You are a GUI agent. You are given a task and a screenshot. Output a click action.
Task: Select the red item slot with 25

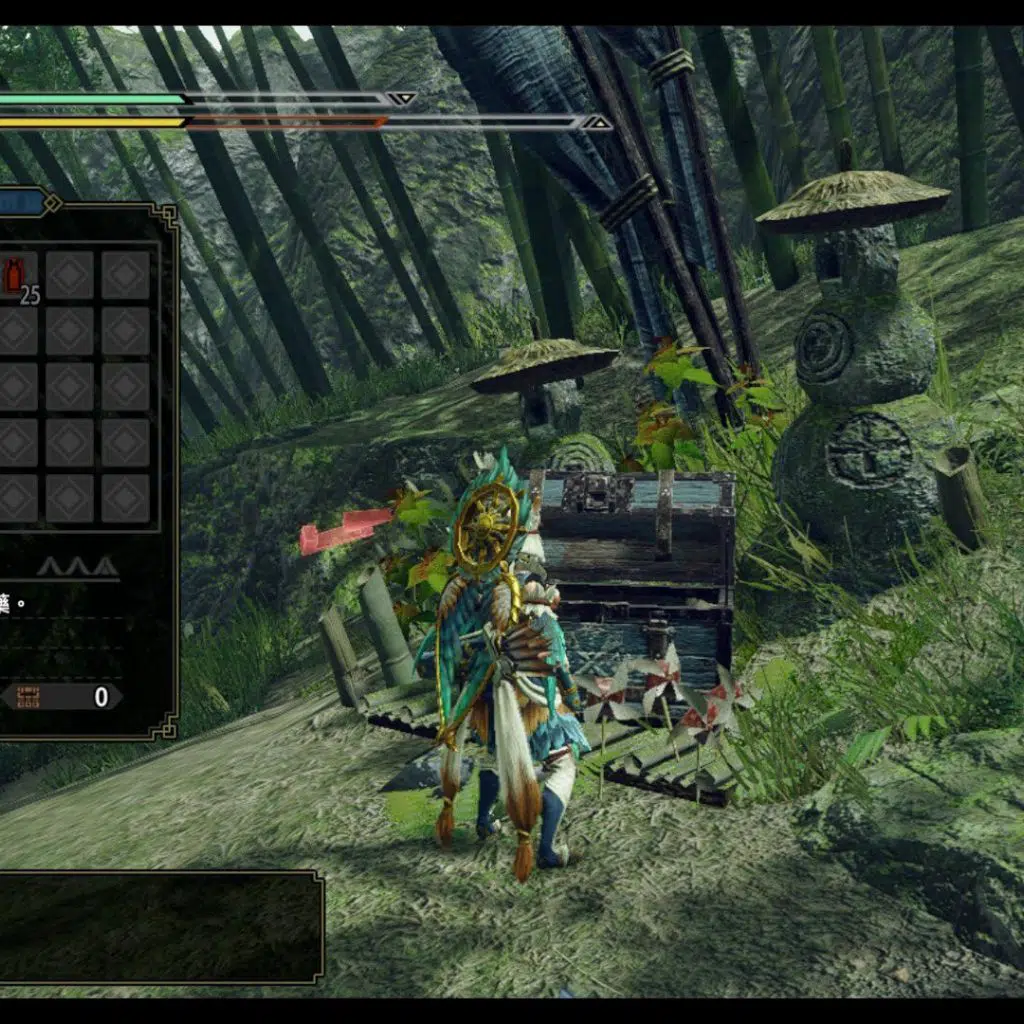[17, 276]
